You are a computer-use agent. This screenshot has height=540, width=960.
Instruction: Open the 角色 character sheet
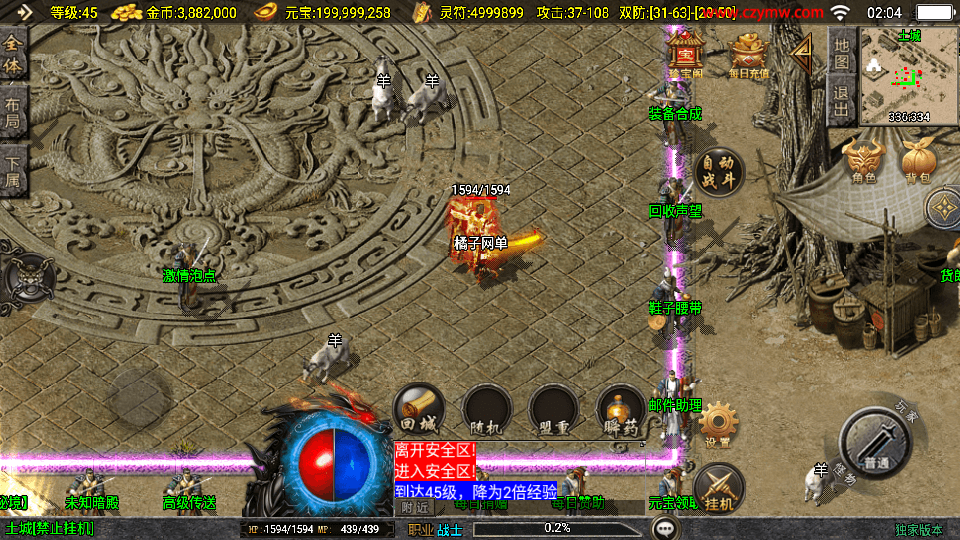tap(864, 160)
